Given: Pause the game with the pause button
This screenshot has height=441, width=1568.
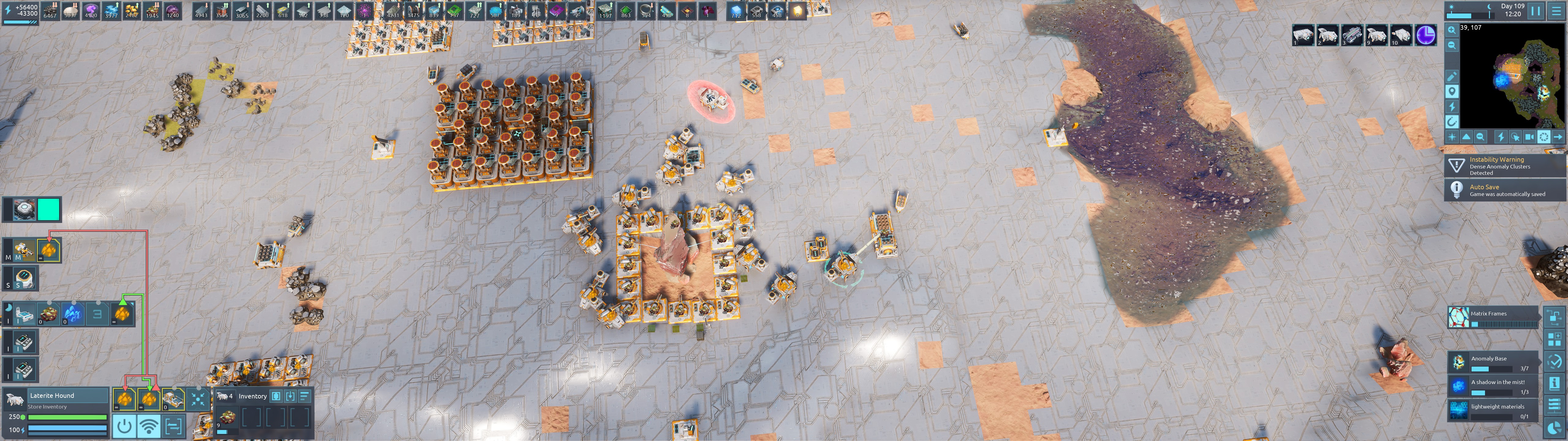Looking at the screenshot, I should (1535, 11).
